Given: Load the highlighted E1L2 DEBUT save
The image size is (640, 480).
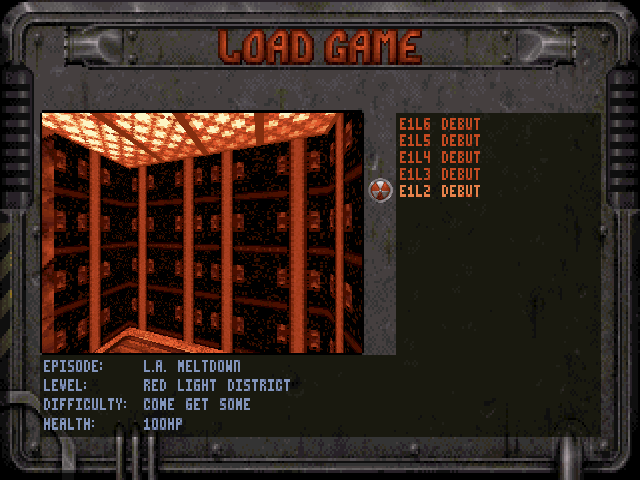Looking at the screenshot, I should tap(439, 192).
